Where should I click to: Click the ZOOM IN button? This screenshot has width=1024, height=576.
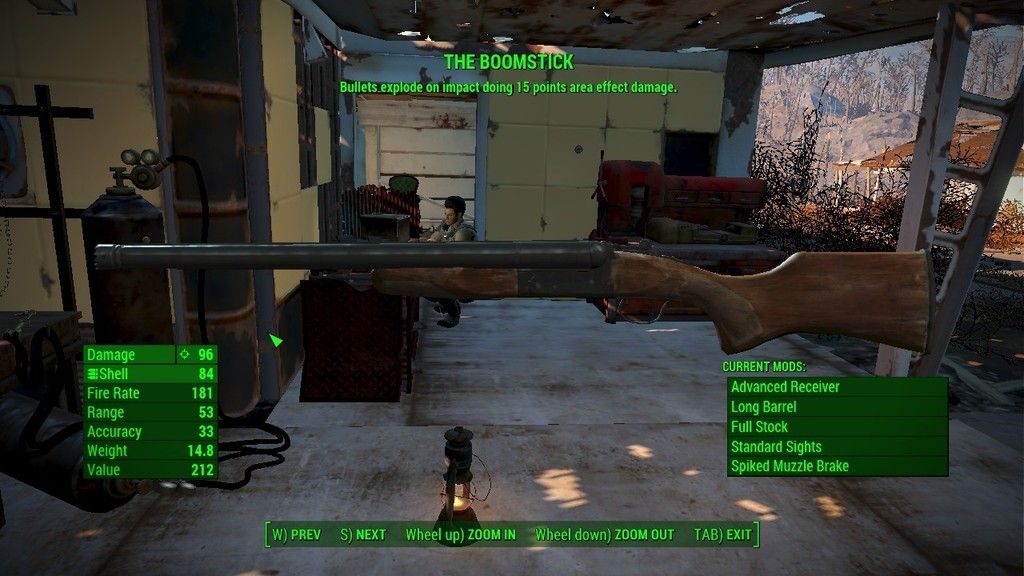461,535
